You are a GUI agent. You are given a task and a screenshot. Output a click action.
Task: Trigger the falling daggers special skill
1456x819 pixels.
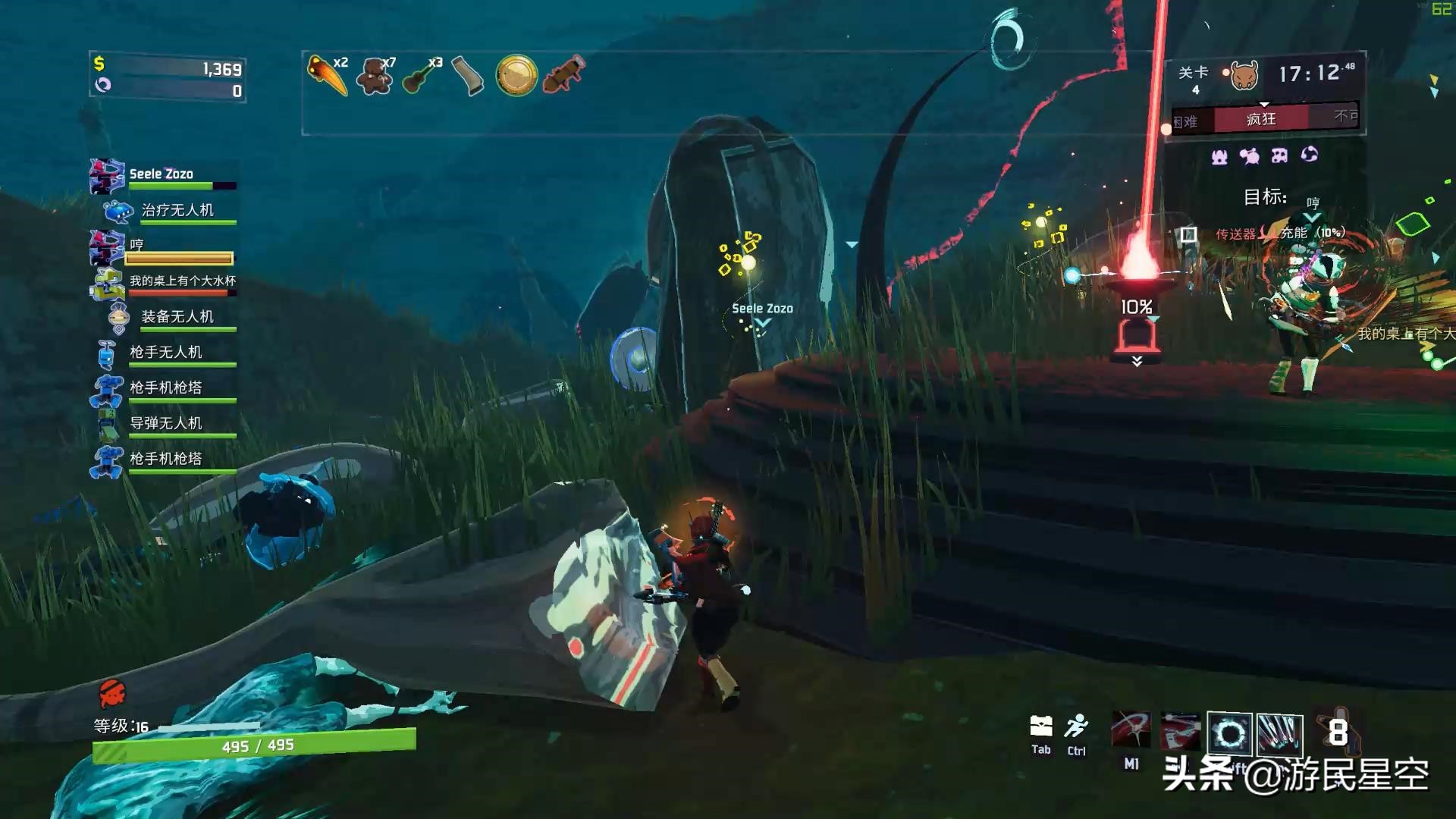pos(1279,733)
